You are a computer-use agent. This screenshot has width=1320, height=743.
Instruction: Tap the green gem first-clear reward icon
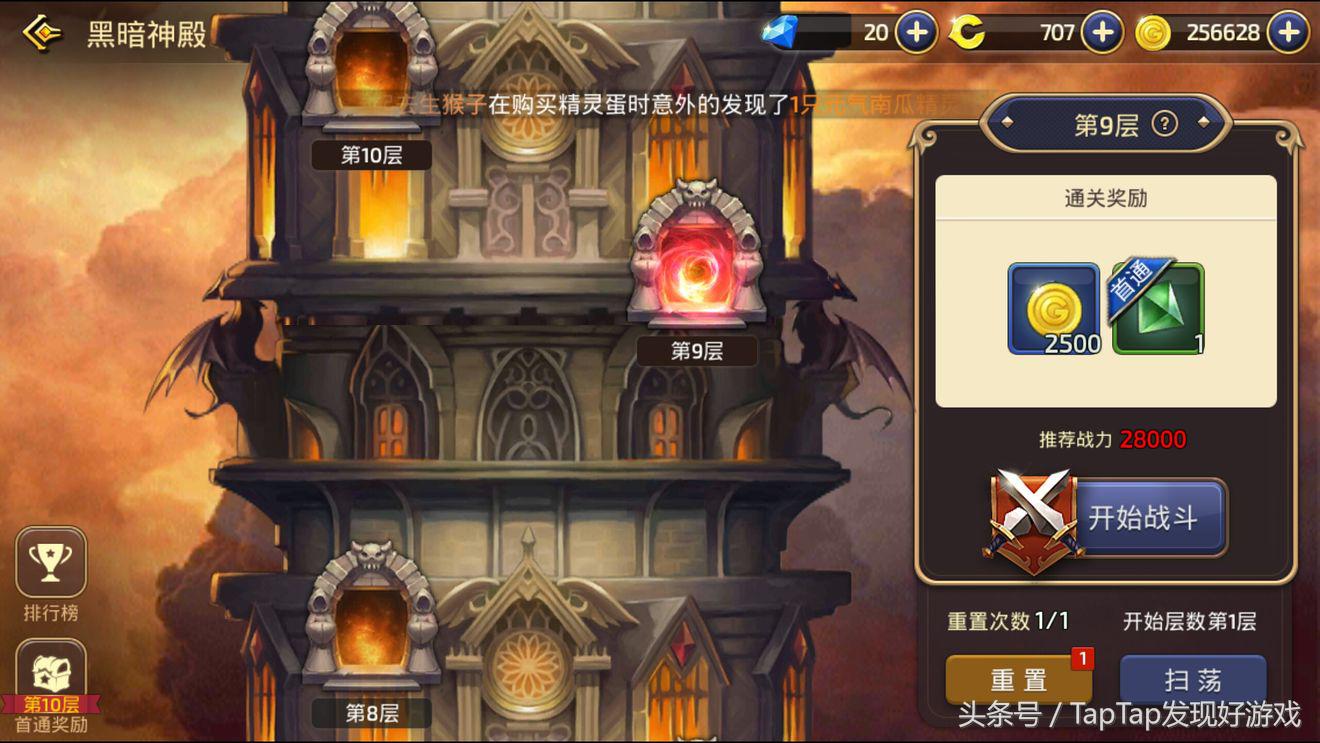[x=1157, y=310]
